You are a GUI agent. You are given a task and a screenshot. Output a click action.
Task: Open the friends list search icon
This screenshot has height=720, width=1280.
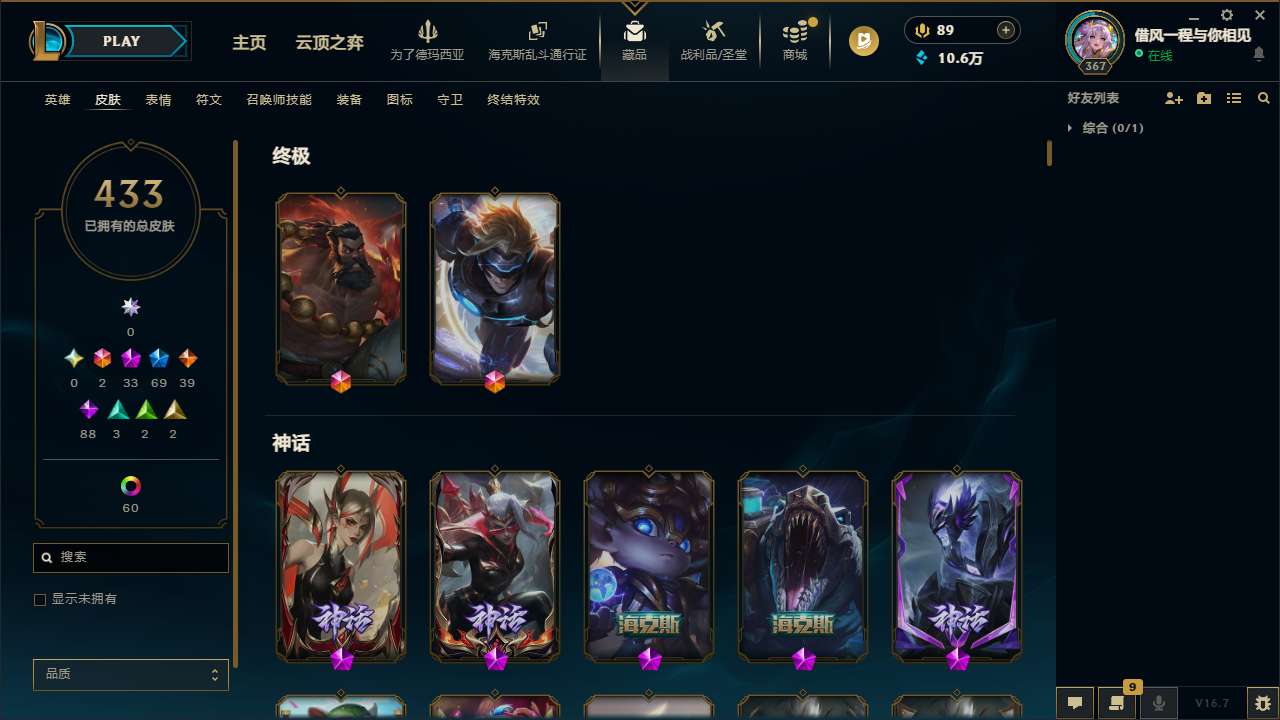(1264, 98)
